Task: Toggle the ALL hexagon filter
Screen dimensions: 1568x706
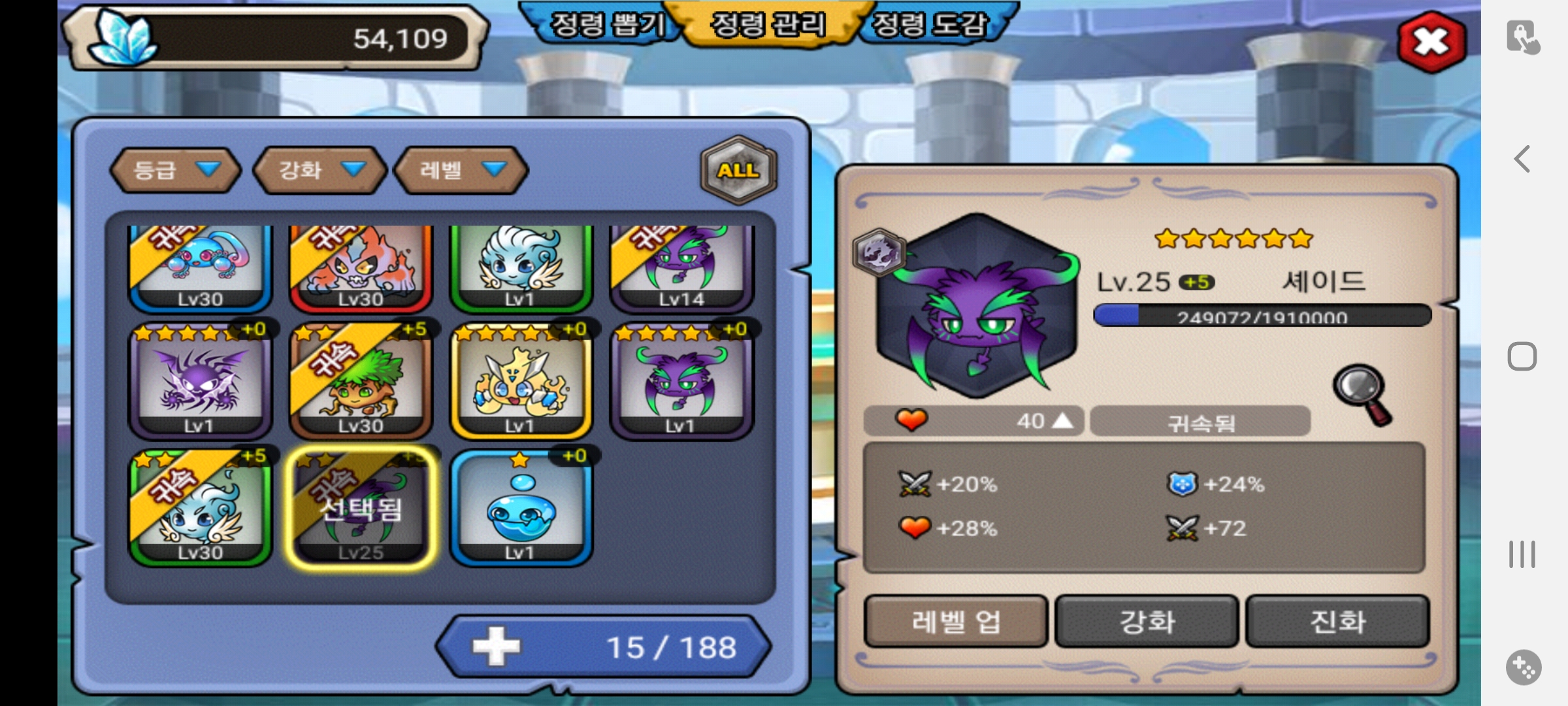Action: click(738, 171)
